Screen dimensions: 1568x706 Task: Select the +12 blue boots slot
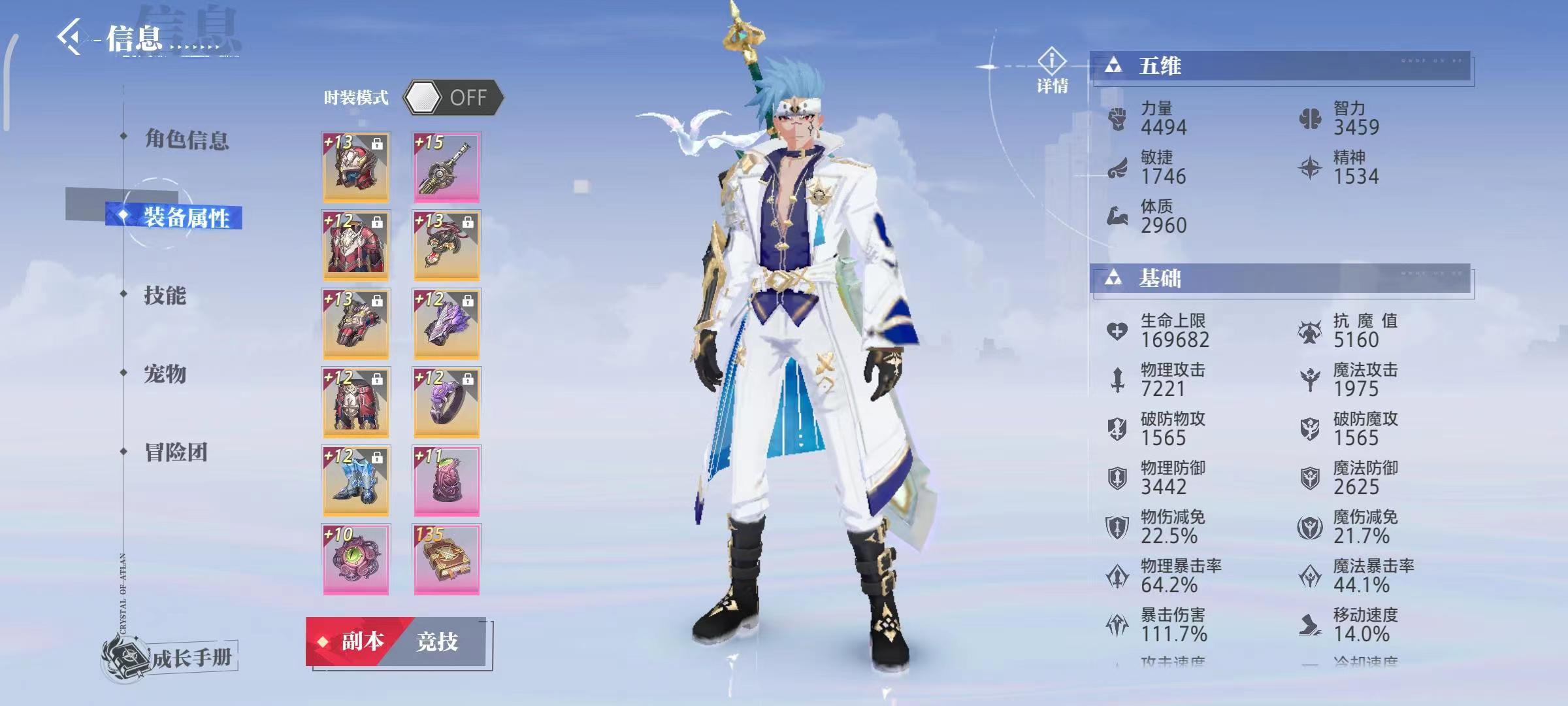[356, 480]
